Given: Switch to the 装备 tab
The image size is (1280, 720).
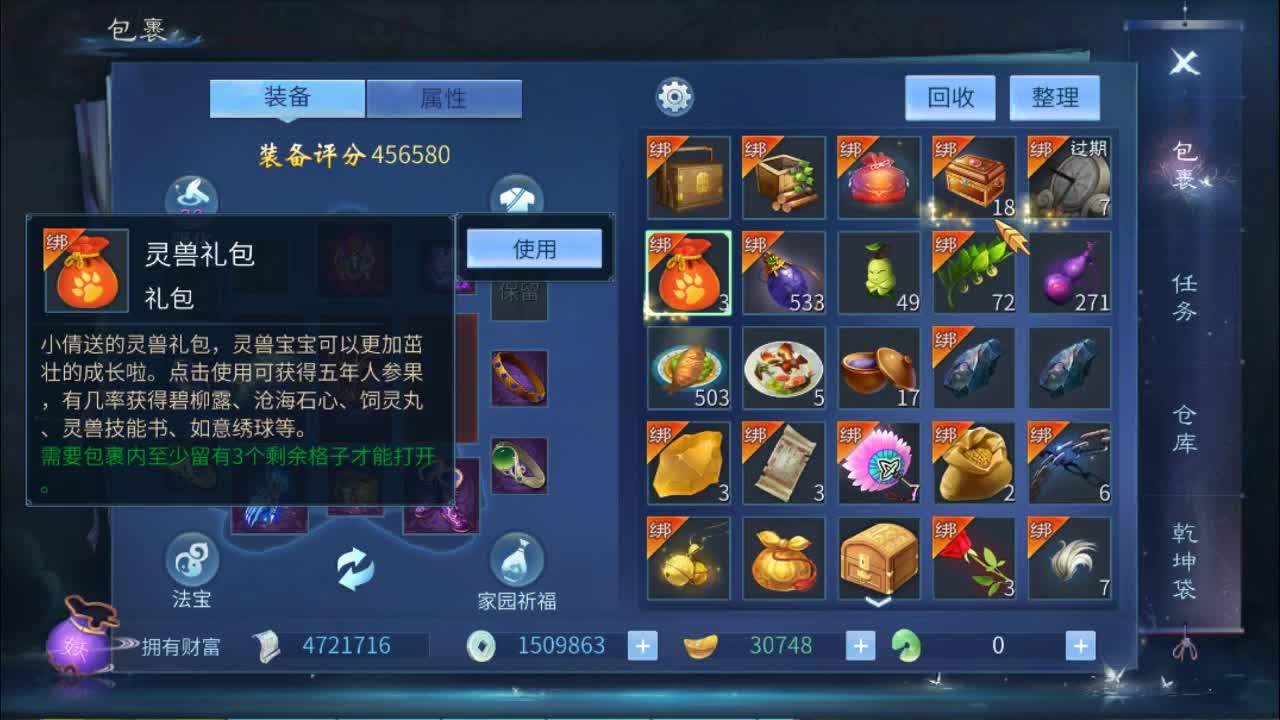Looking at the screenshot, I should coord(287,97).
